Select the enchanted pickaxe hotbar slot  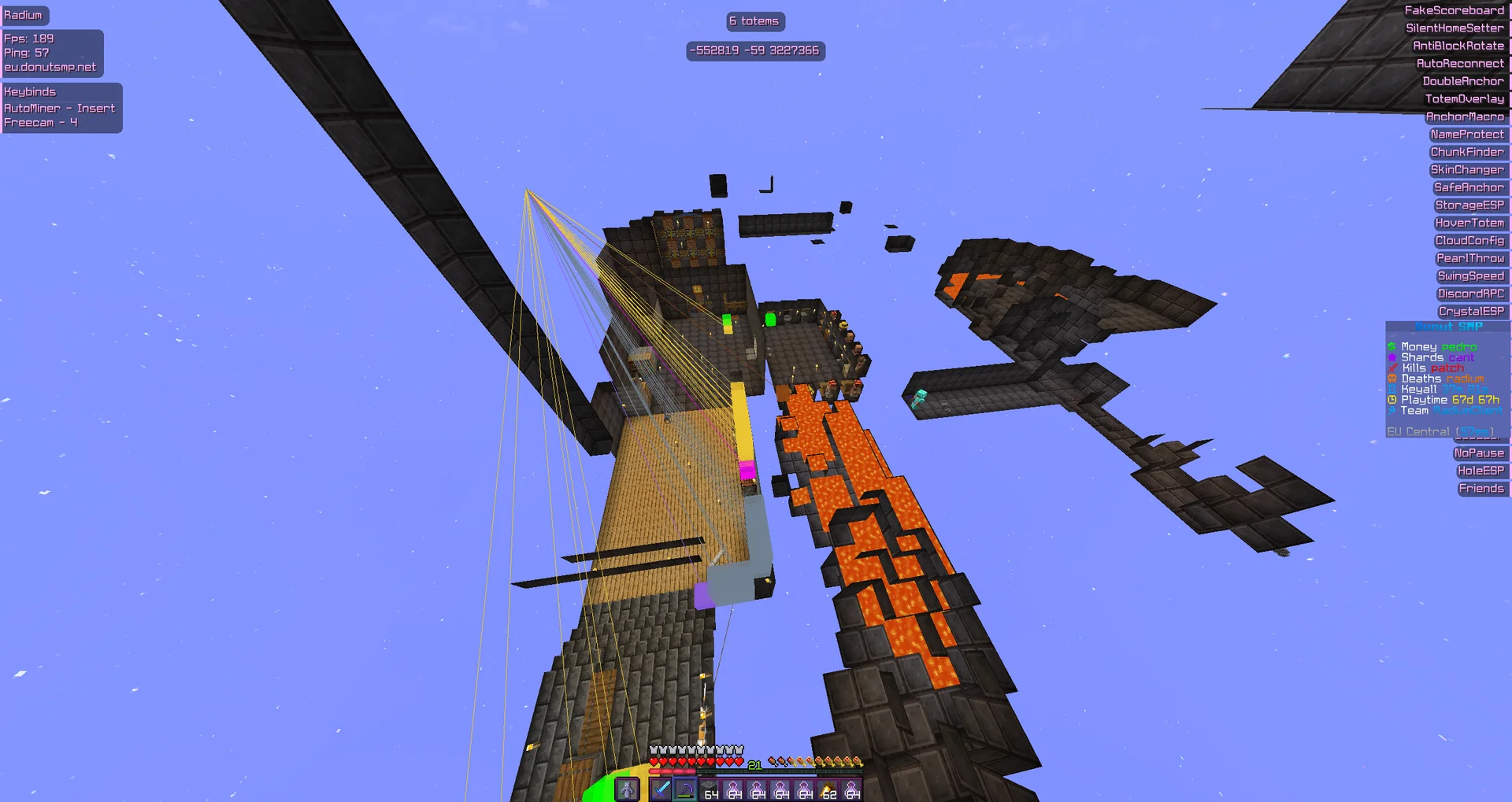(684, 789)
